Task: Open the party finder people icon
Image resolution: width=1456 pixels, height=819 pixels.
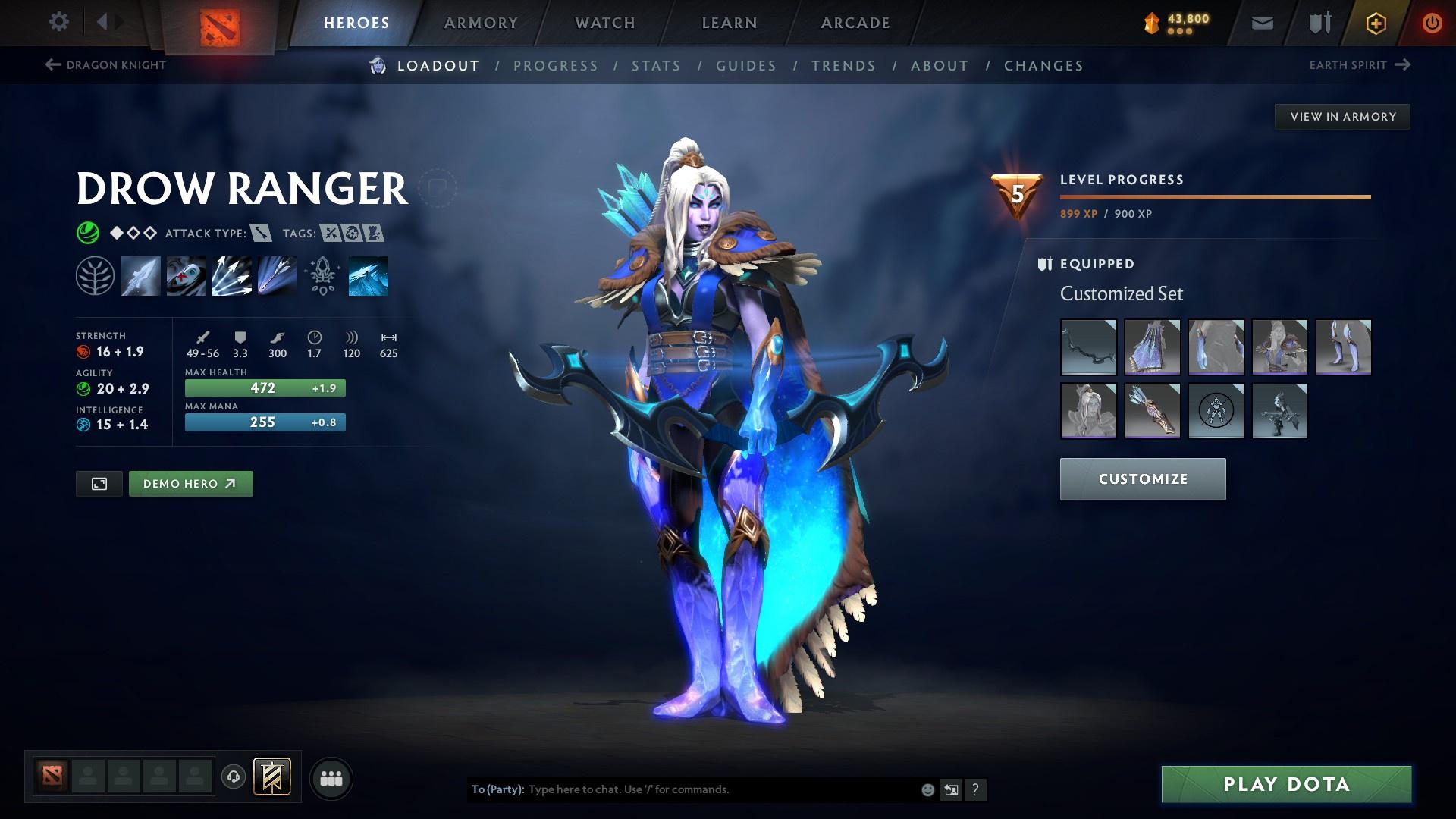Action: tap(330, 777)
